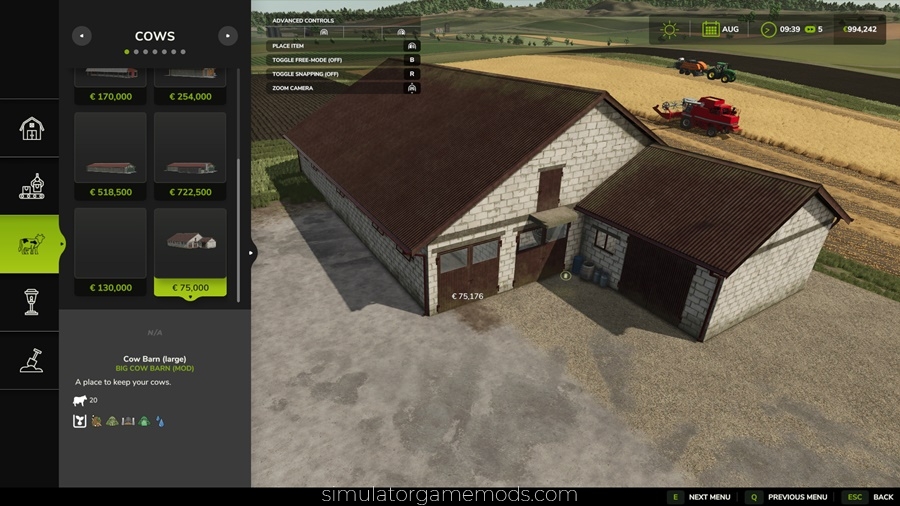Collapse the side panel with the arrow handle
This screenshot has height=506, width=900.
click(252, 253)
